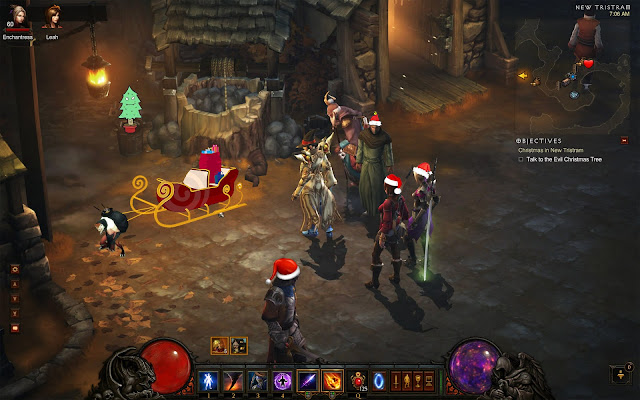Use the skill in hotbar slot 2
The height and width of the screenshot is (400, 640).
point(234,380)
